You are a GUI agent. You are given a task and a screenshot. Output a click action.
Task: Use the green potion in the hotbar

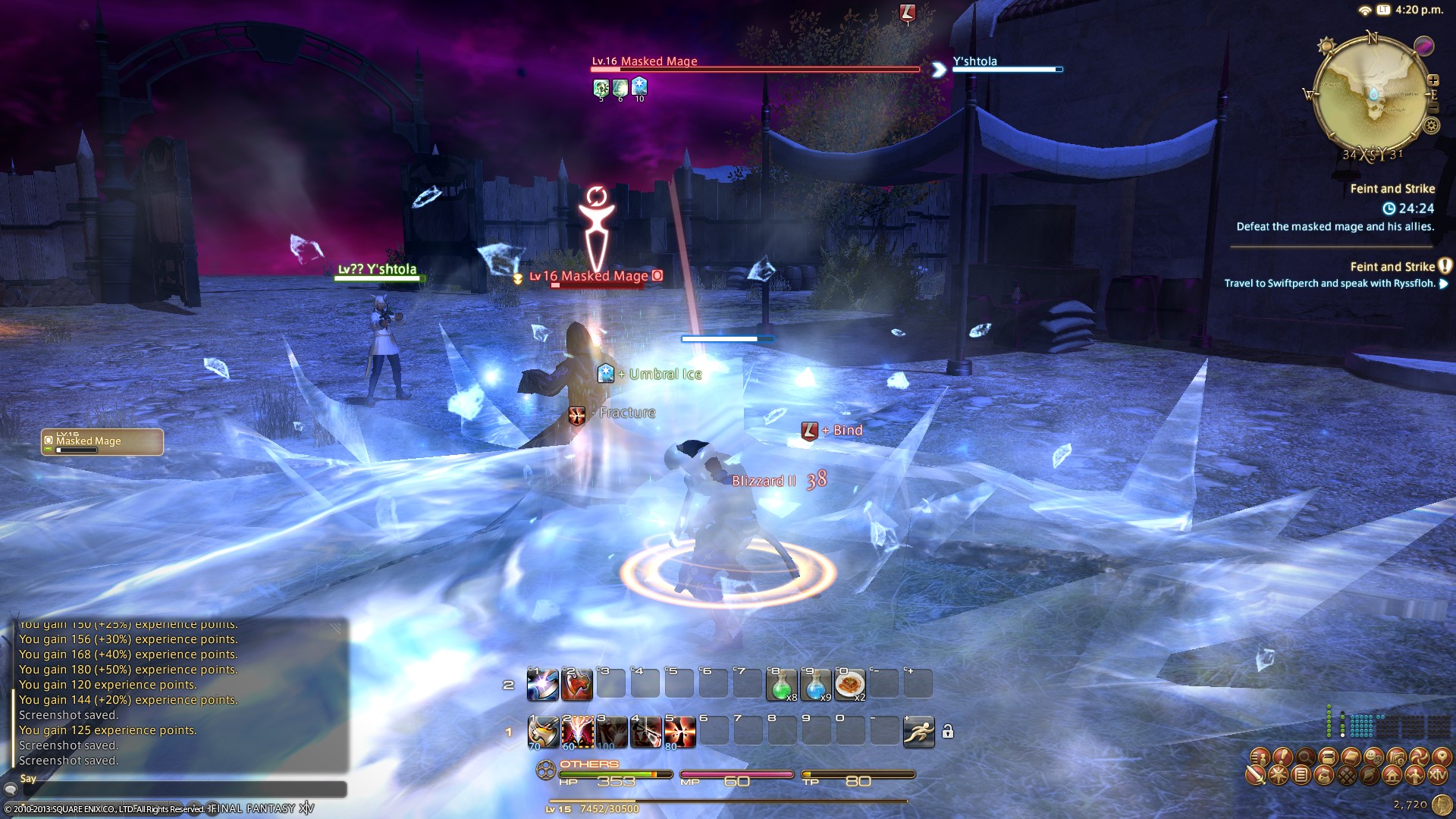coord(781,684)
